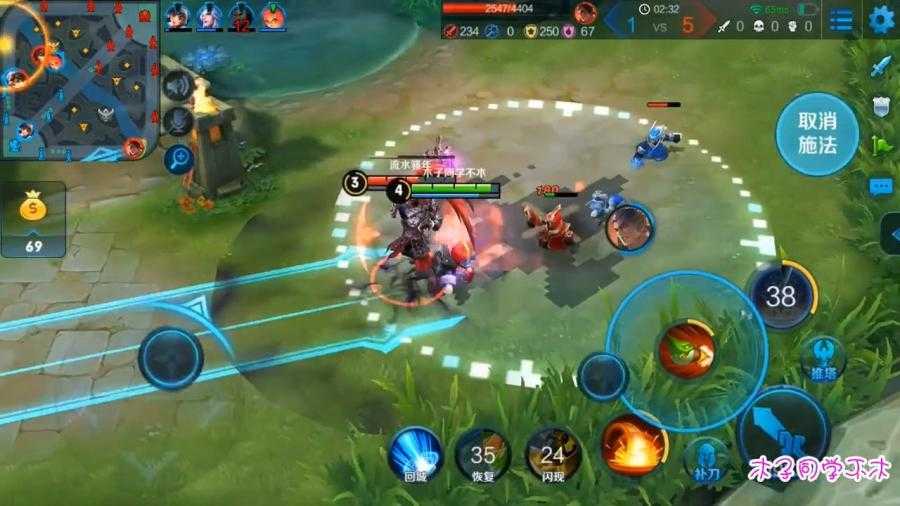This screenshot has height=506, width=900.
Task: Open the gear settings menu
Action: 881,19
